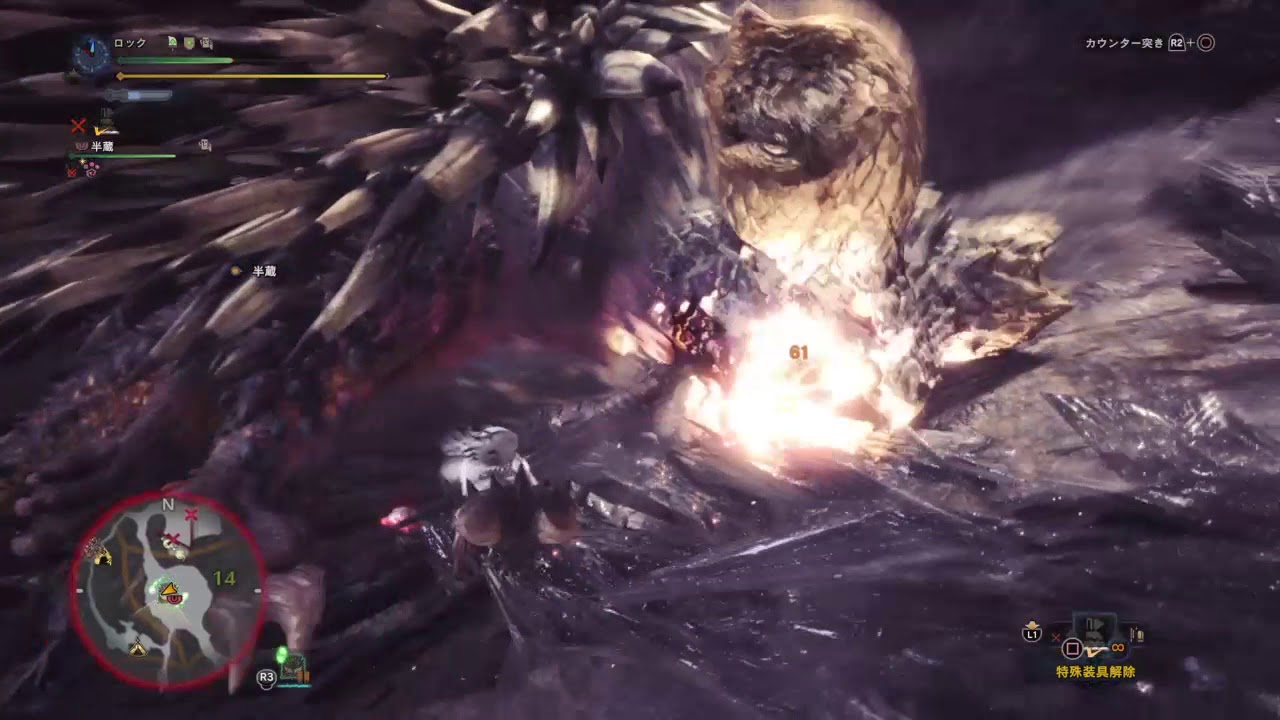Click the shield buff icon near the health bar
This screenshot has width=1280, height=720.
(x=189, y=44)
